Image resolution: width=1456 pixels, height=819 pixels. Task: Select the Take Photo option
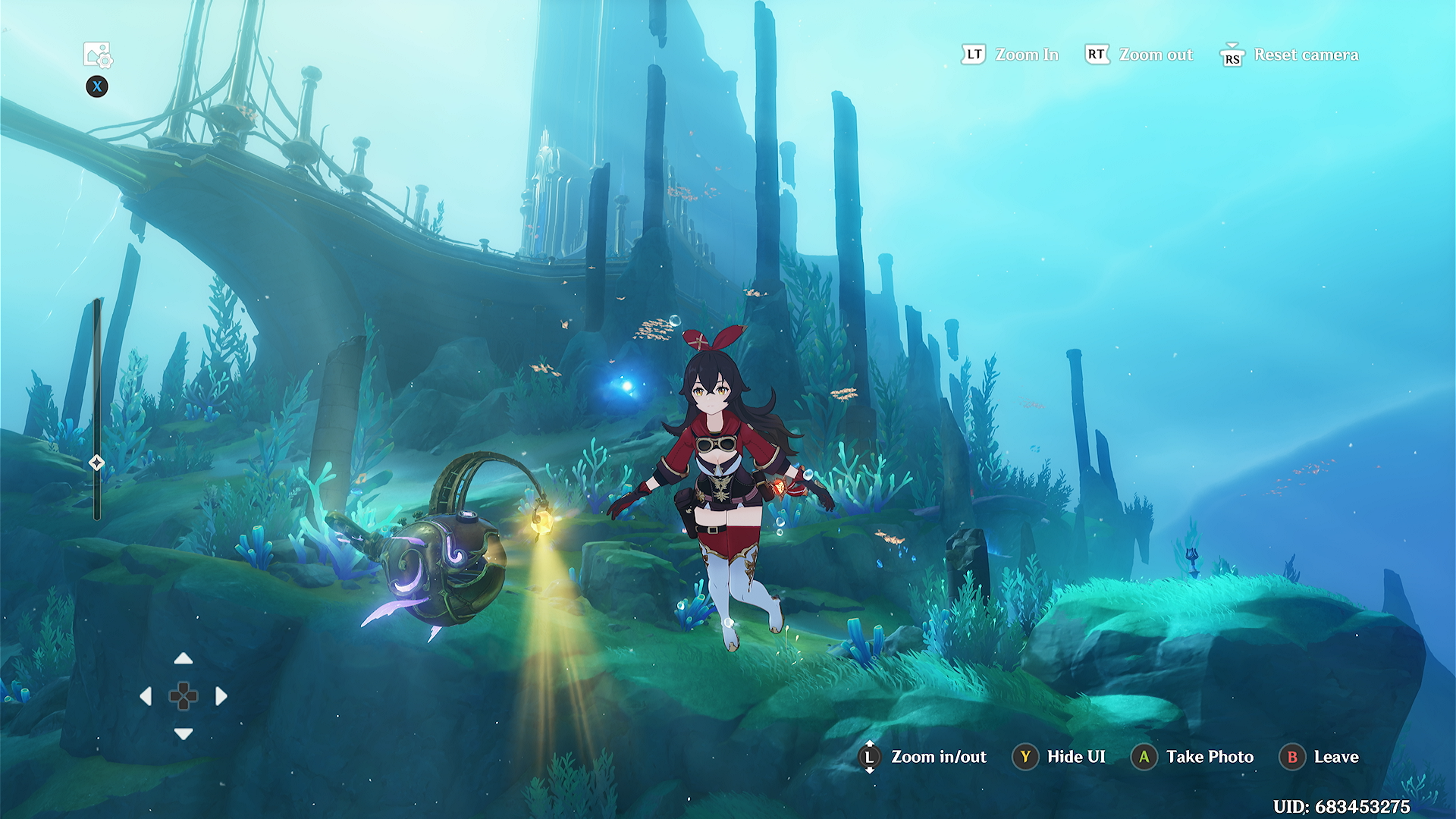click(1209, 757)
